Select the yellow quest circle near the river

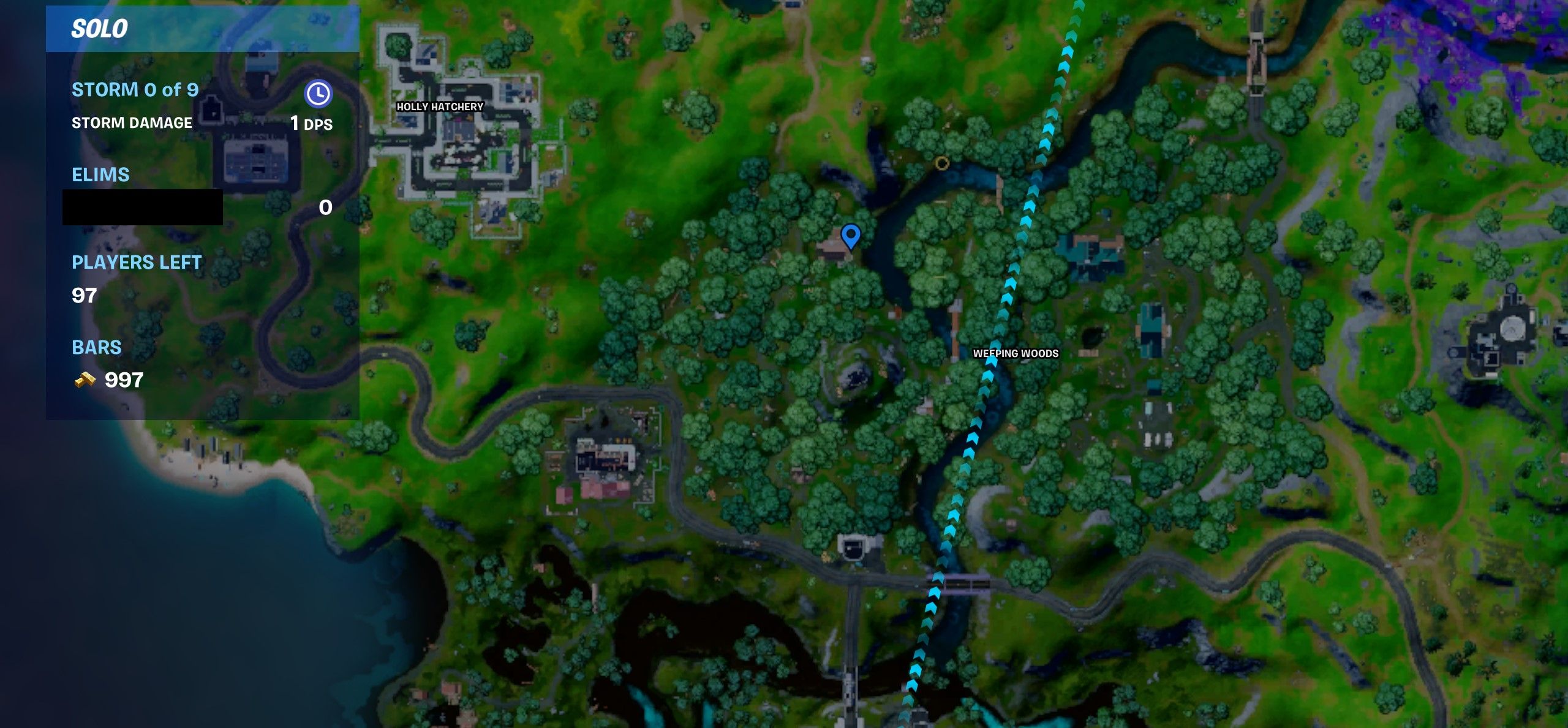pos(943,162)
